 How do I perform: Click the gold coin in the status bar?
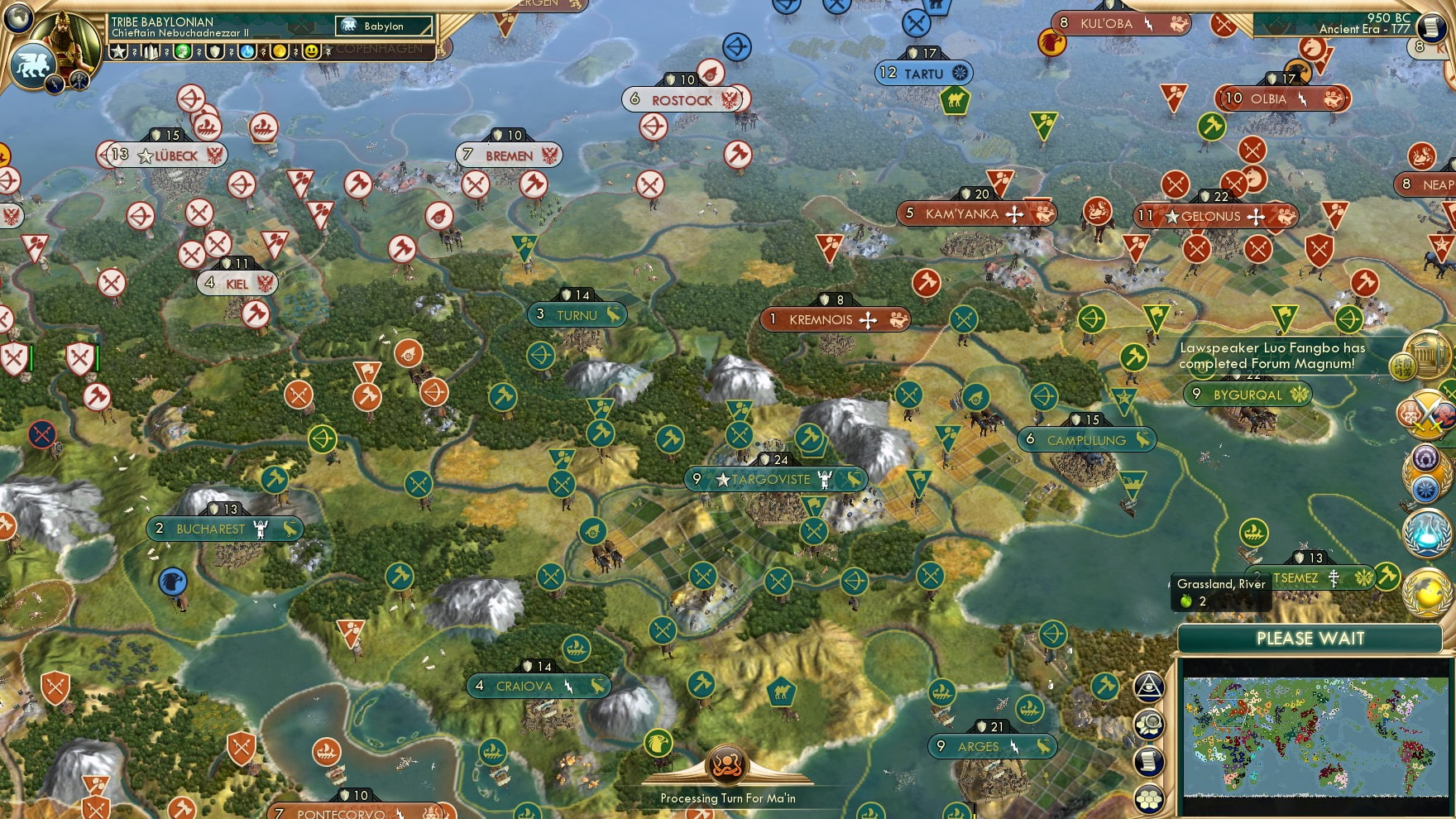click(x=281, y=51)
